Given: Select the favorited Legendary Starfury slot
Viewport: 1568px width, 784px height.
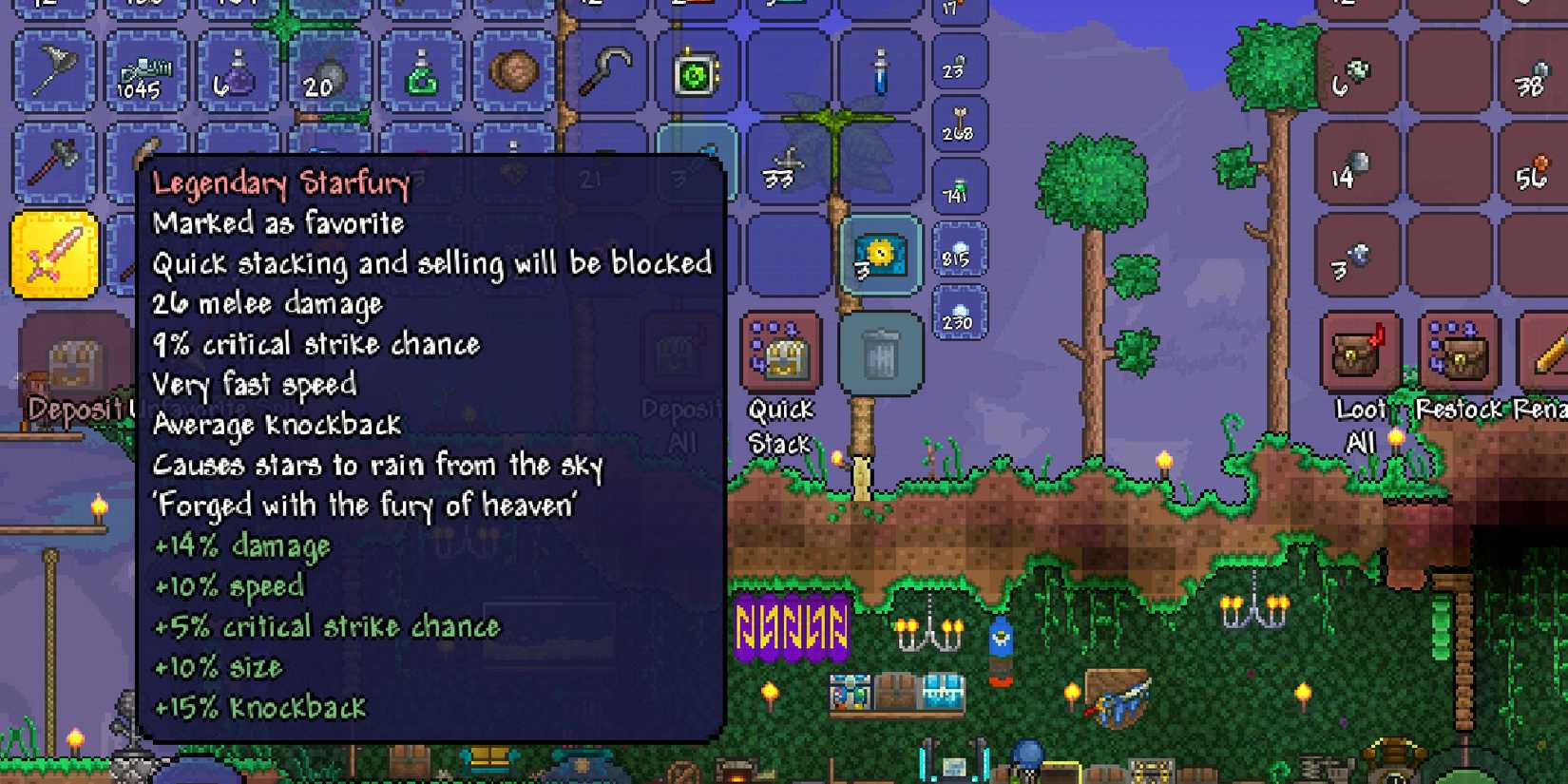Looking at the screenshot, I should (54, 257).
